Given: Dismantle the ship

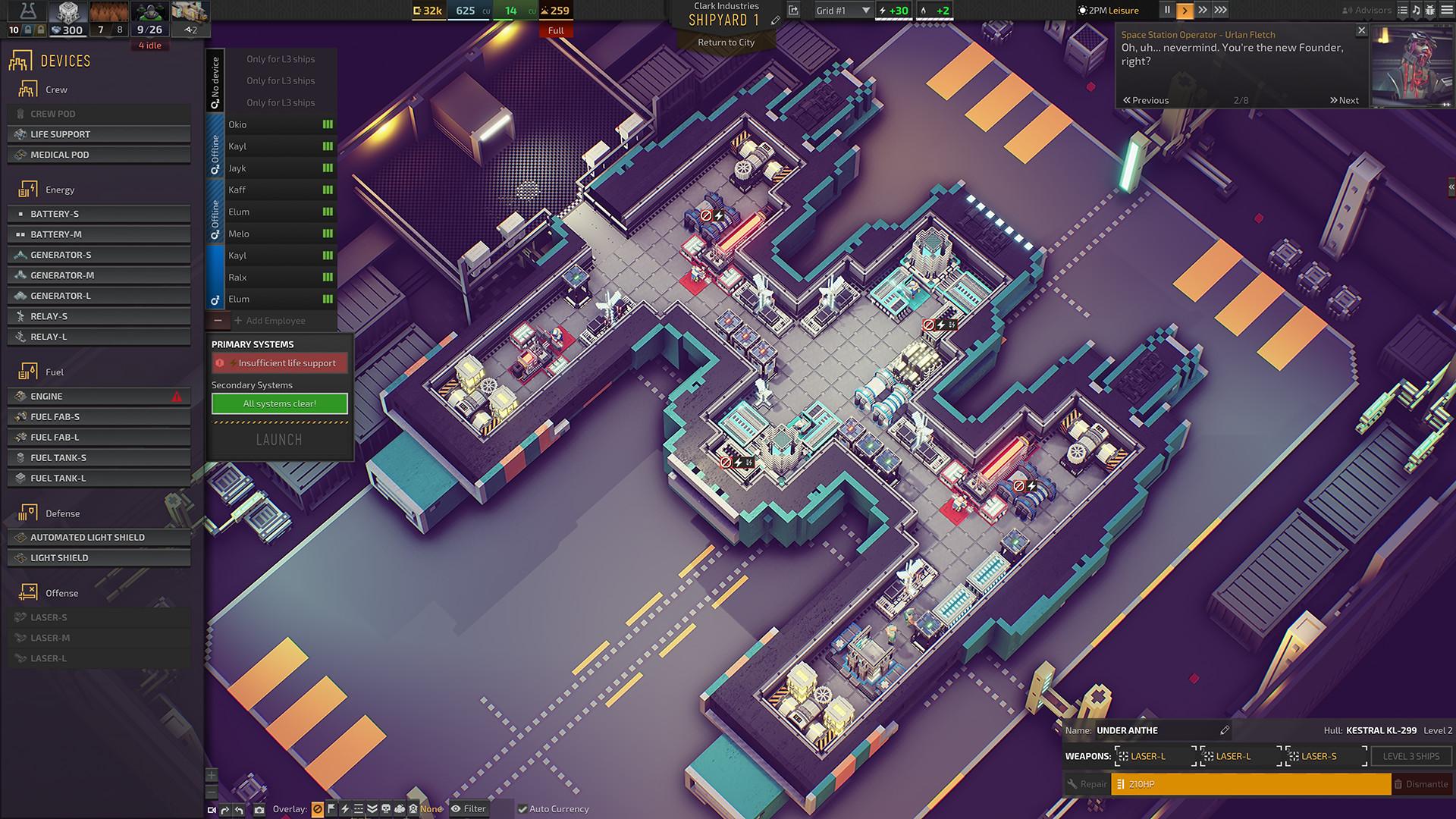Looking at the screenshot, I should pyautogui.click(x=1420, y=784).
